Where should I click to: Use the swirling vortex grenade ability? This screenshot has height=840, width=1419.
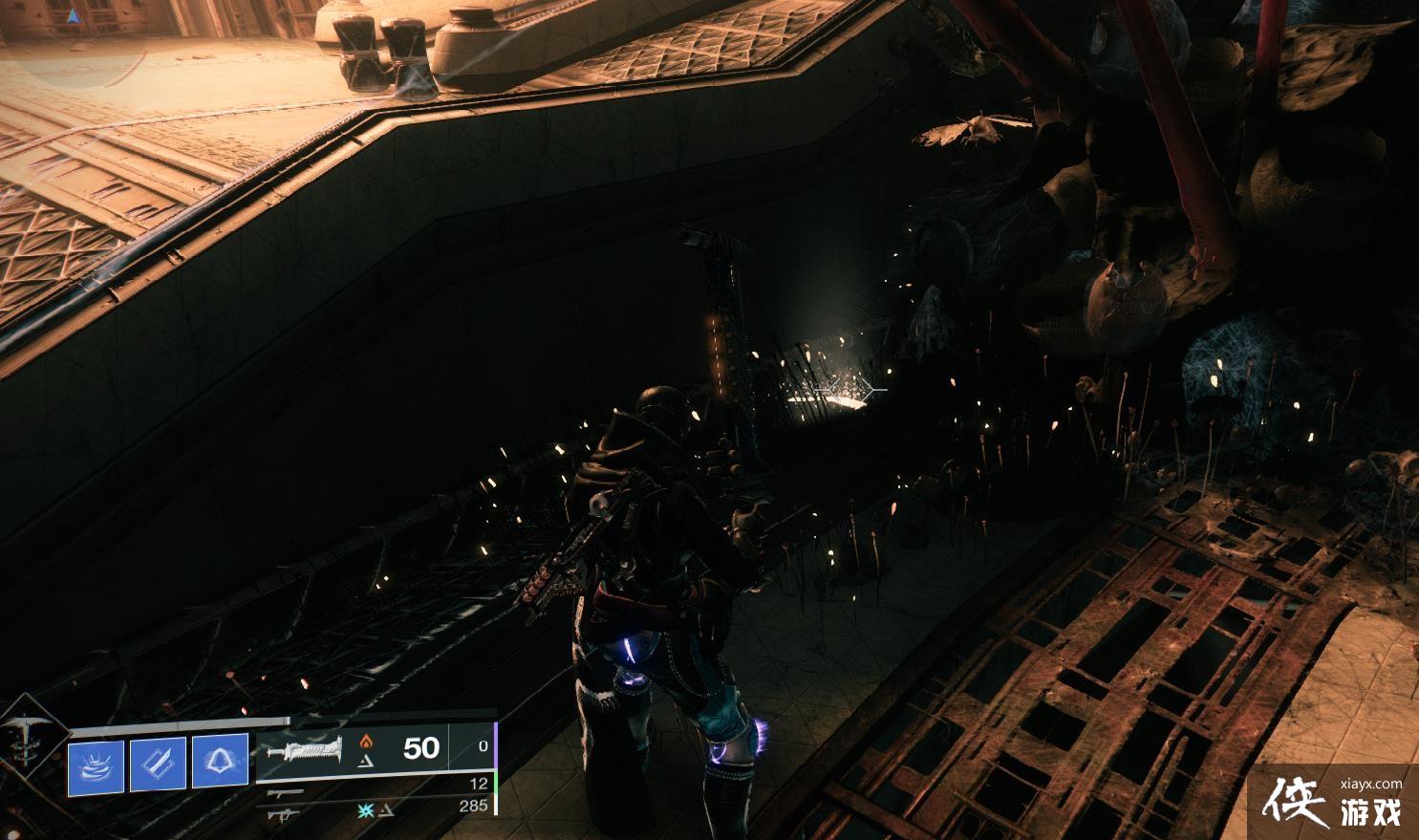pos(96,765)
